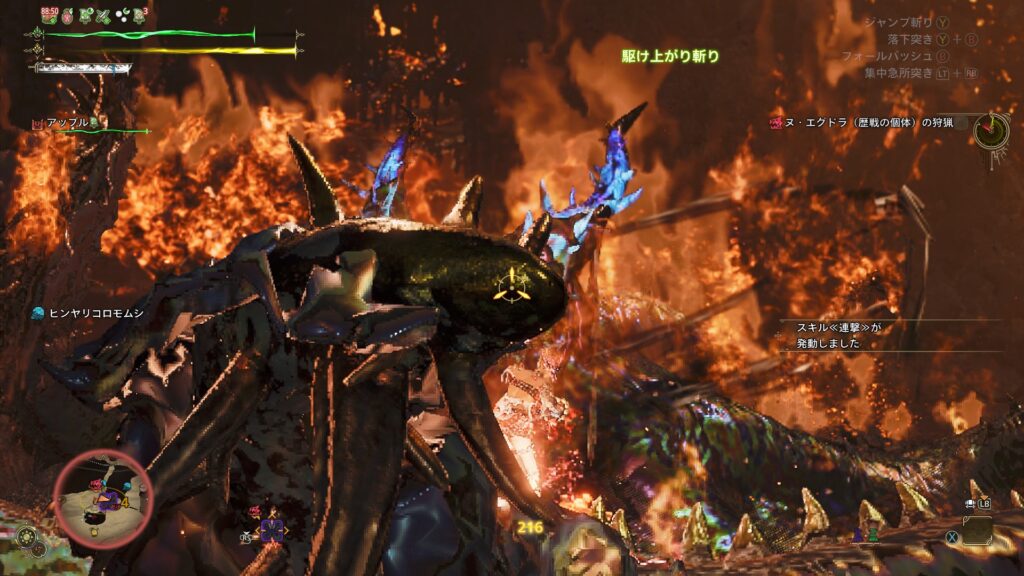Select the purple slinger ammo icon
This screenshot has width=1024, height=576.
coord(272,531)
